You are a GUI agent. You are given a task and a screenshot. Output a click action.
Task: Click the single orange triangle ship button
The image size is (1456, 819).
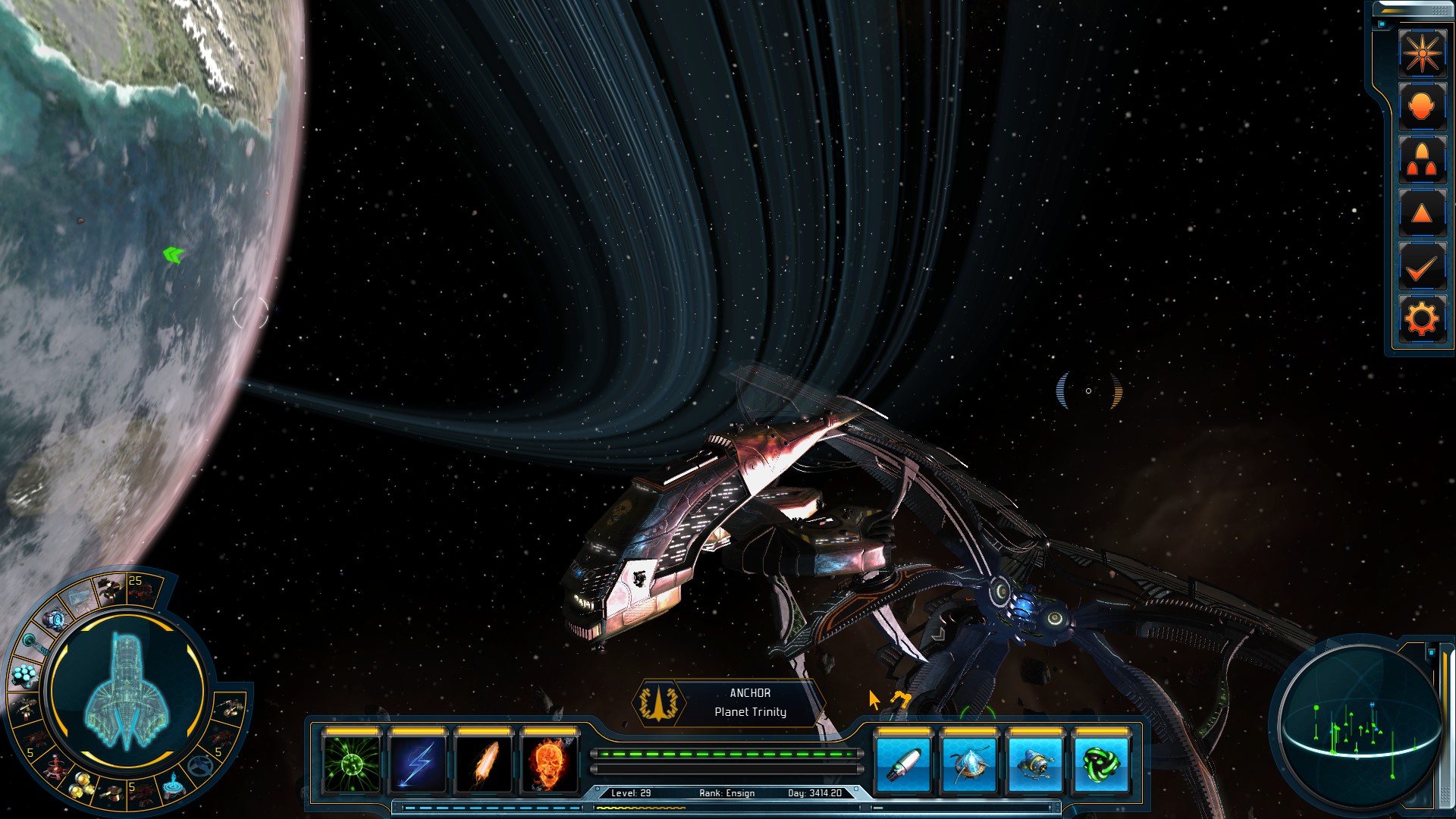(1422, 214)
